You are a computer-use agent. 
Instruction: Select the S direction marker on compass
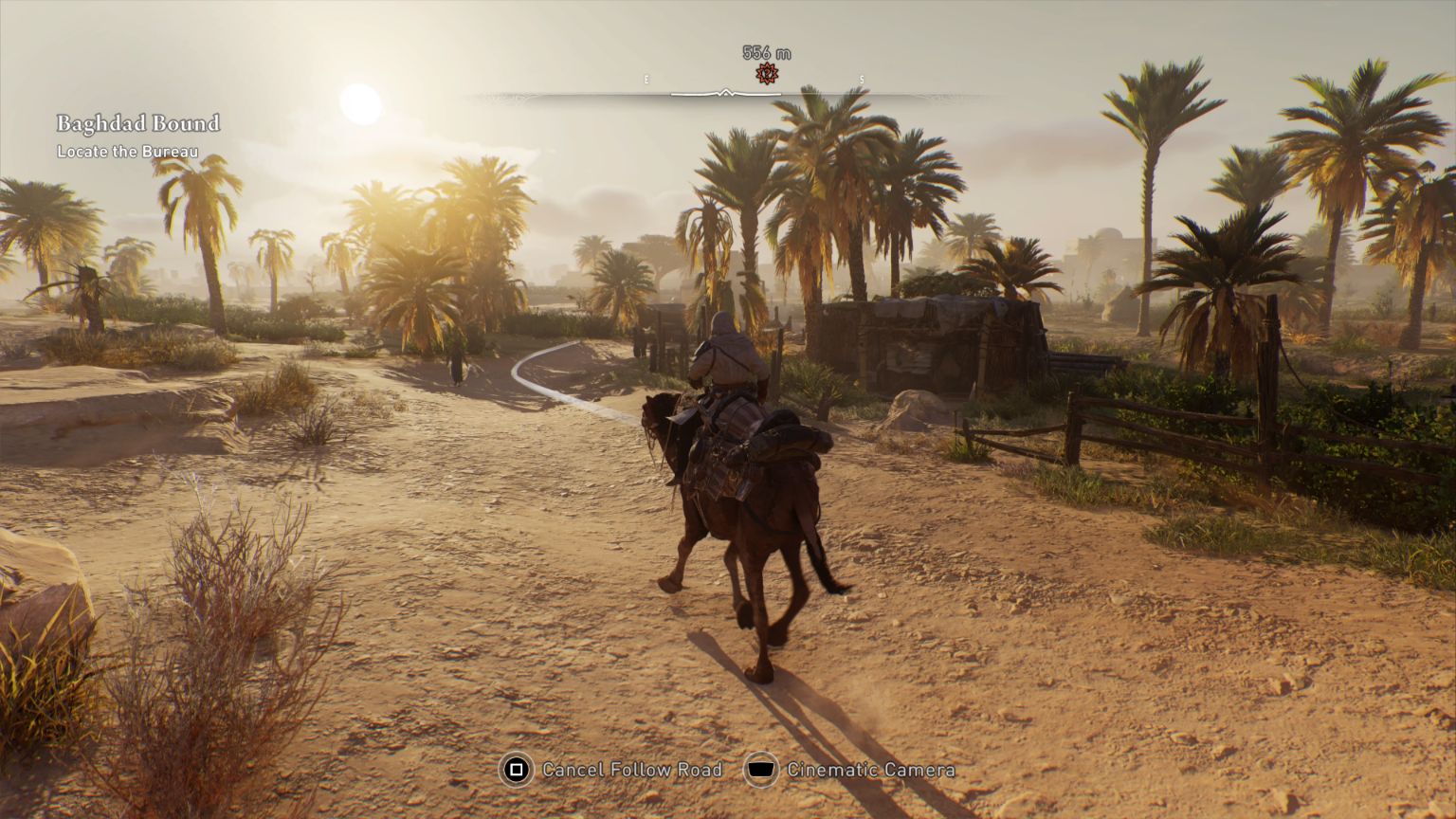click(x=861, y=79)
